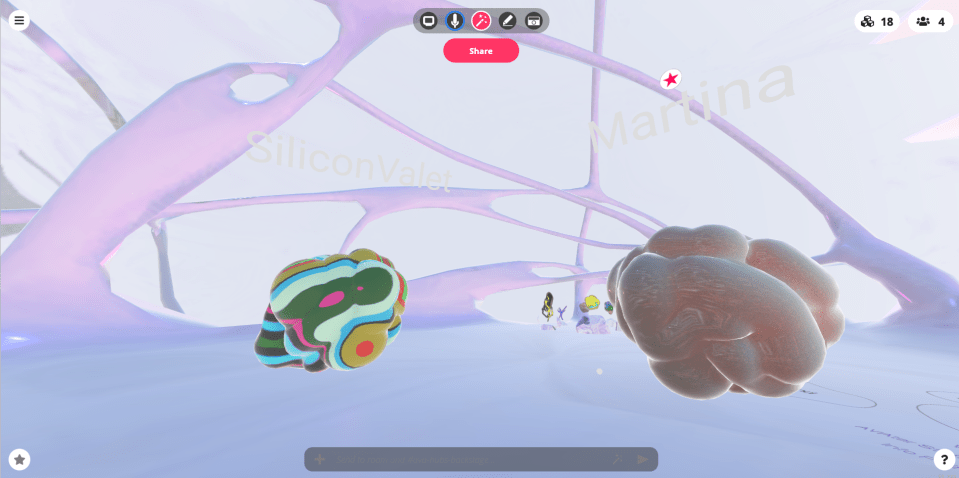Click the wand icon in chat bar
This screenshot has width=959, height=478.
[x=619, y=459]
